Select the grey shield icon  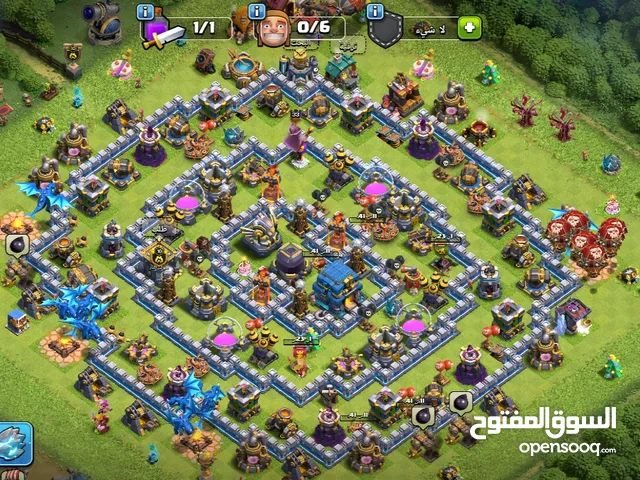[x=385, y=31]
